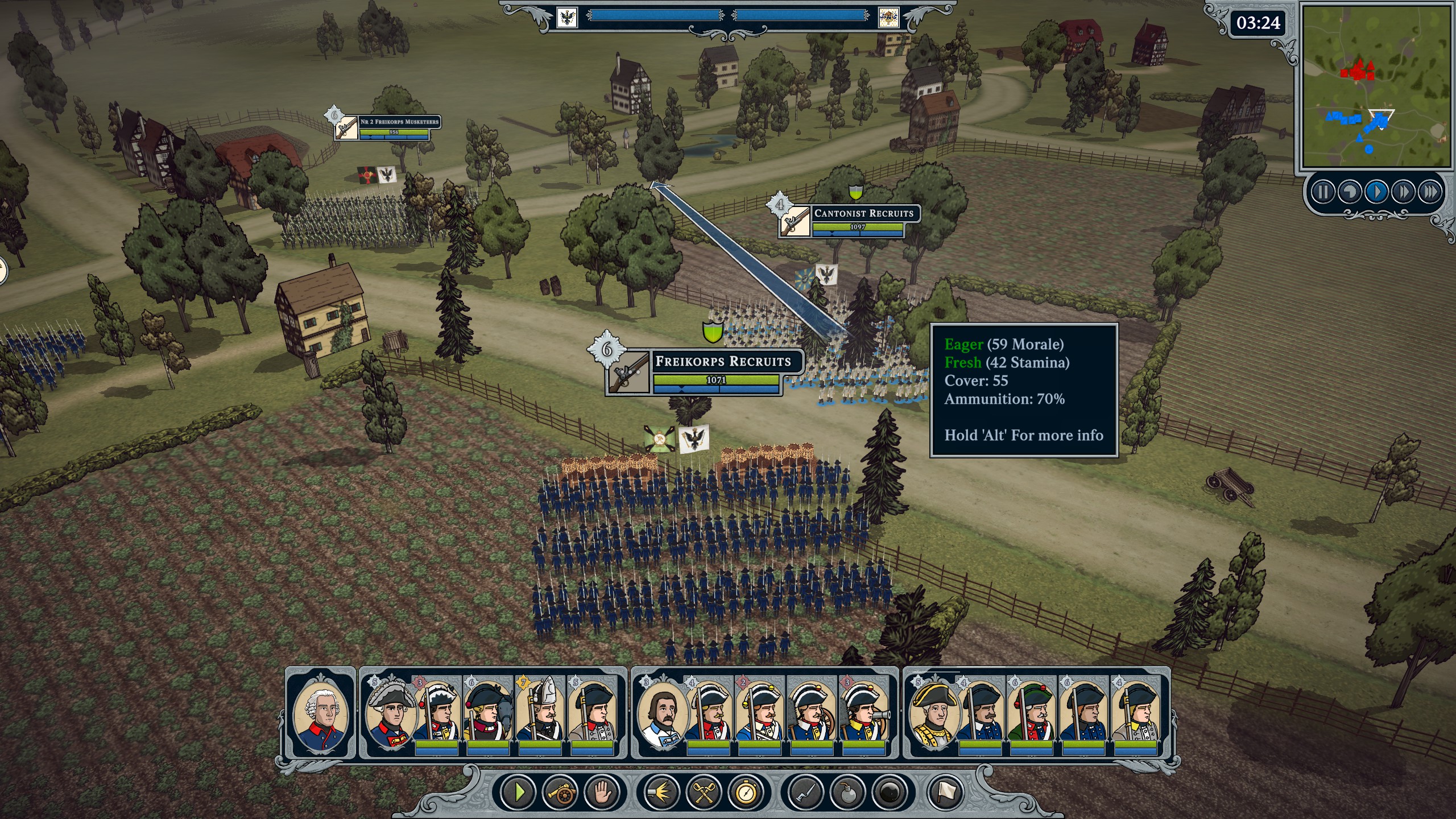Activate the green arrow advance command

click(519, 792)
